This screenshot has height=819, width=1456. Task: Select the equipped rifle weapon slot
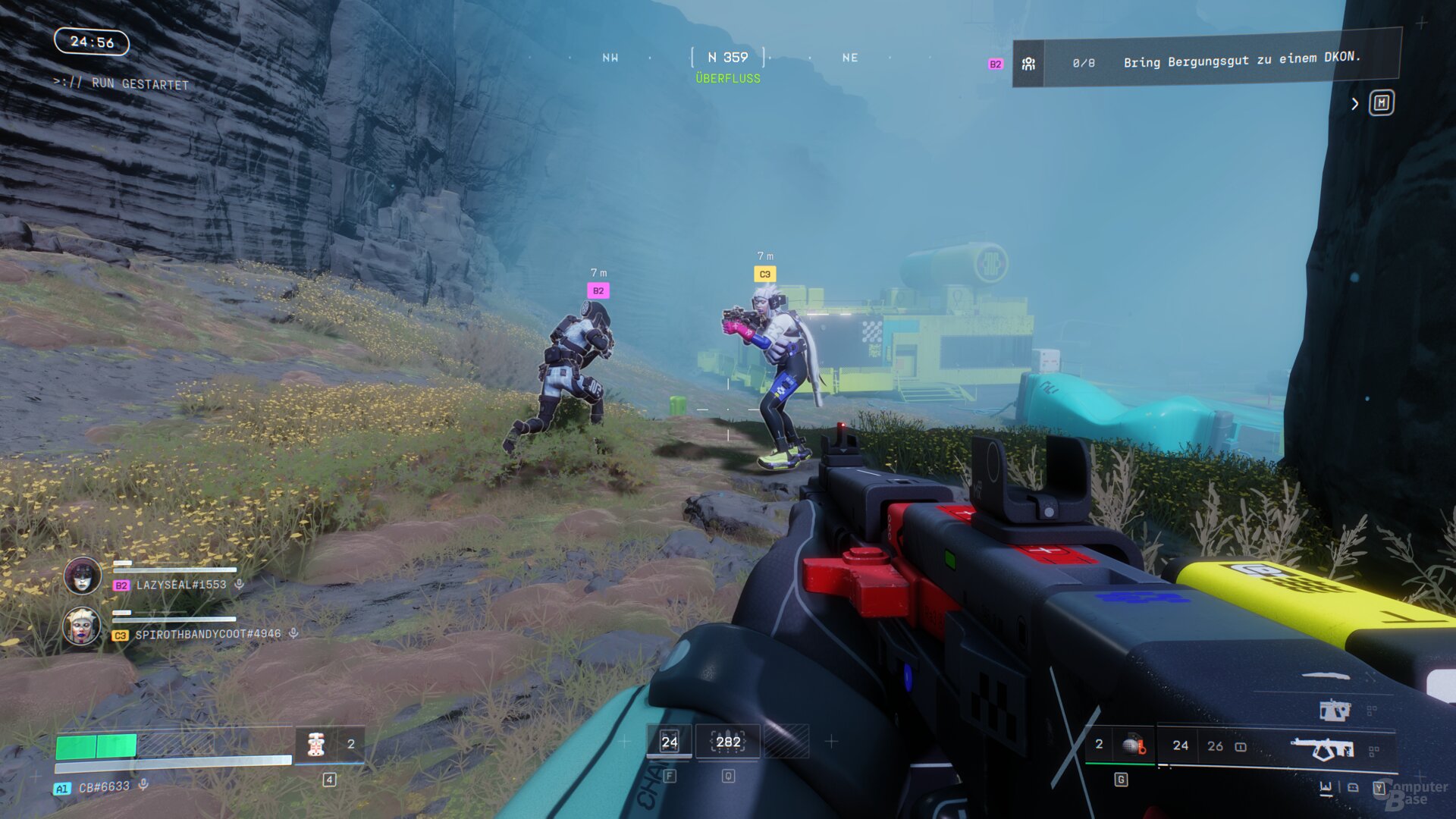point(1323,749)
